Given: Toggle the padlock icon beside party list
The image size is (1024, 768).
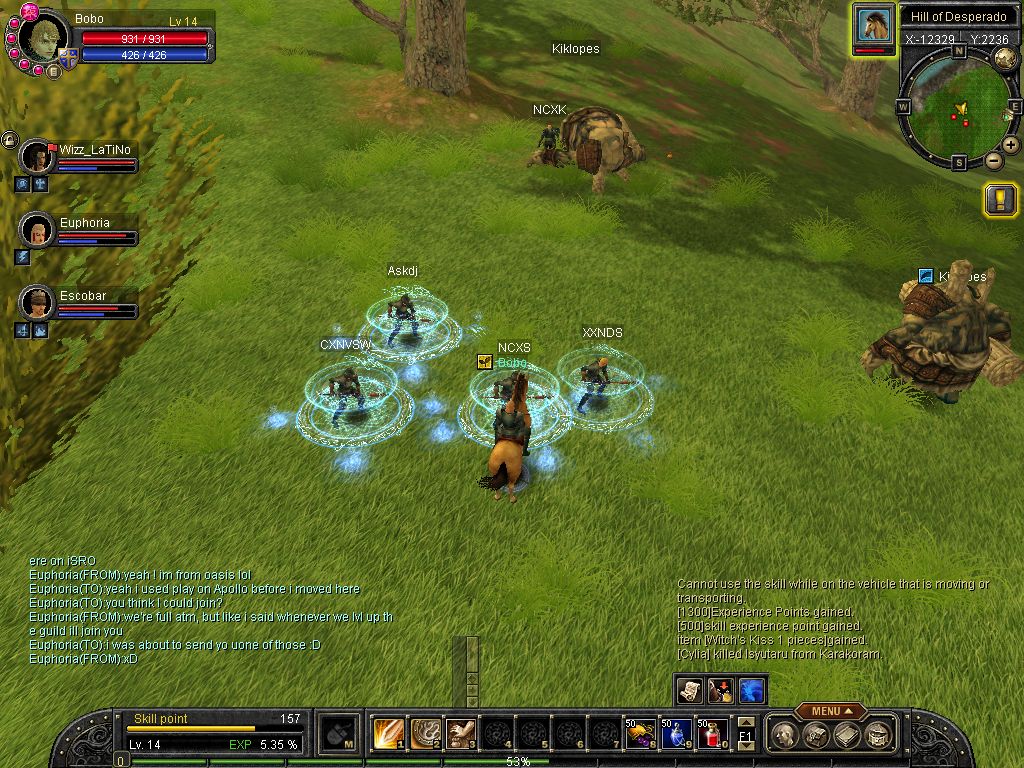Looking at the screenshot, I should click(x=9, y=140).
